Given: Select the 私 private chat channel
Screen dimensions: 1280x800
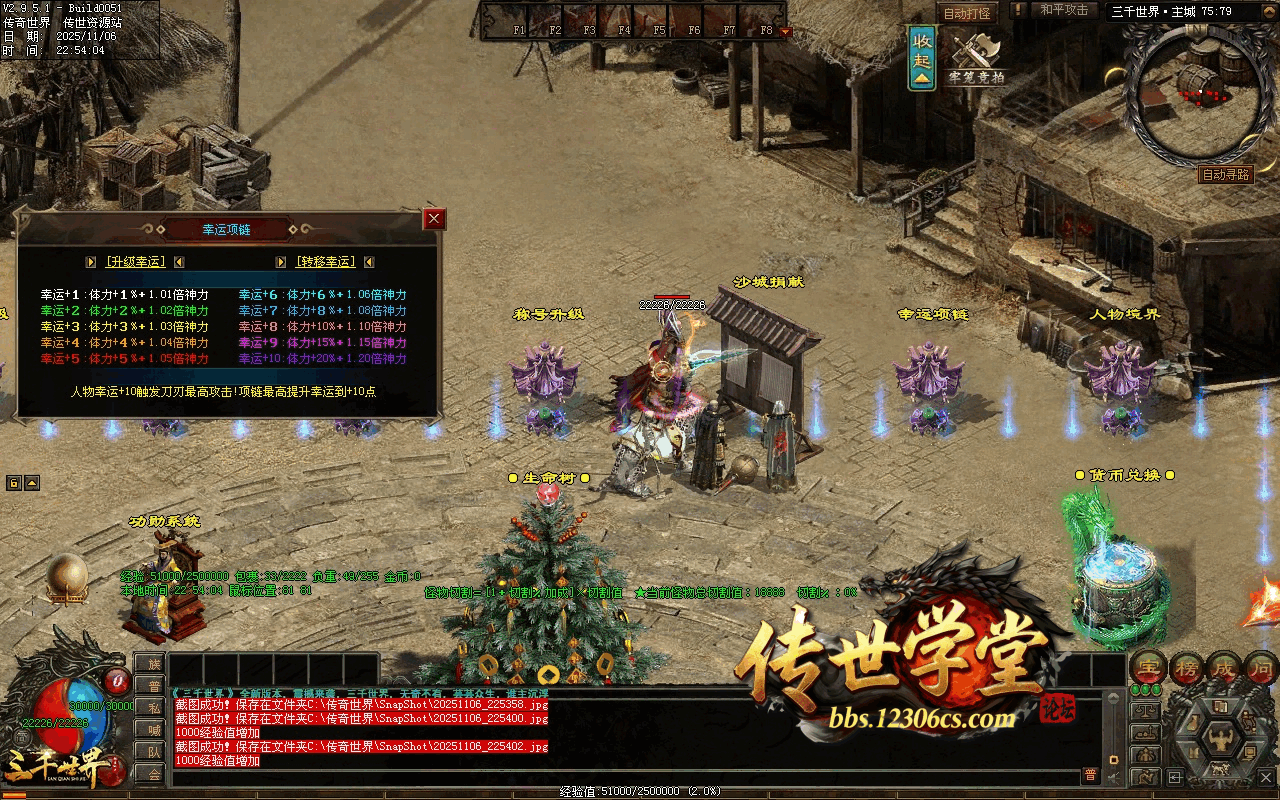Looking at the screenshot, I should pyautogui.click(x=151, y=708).
